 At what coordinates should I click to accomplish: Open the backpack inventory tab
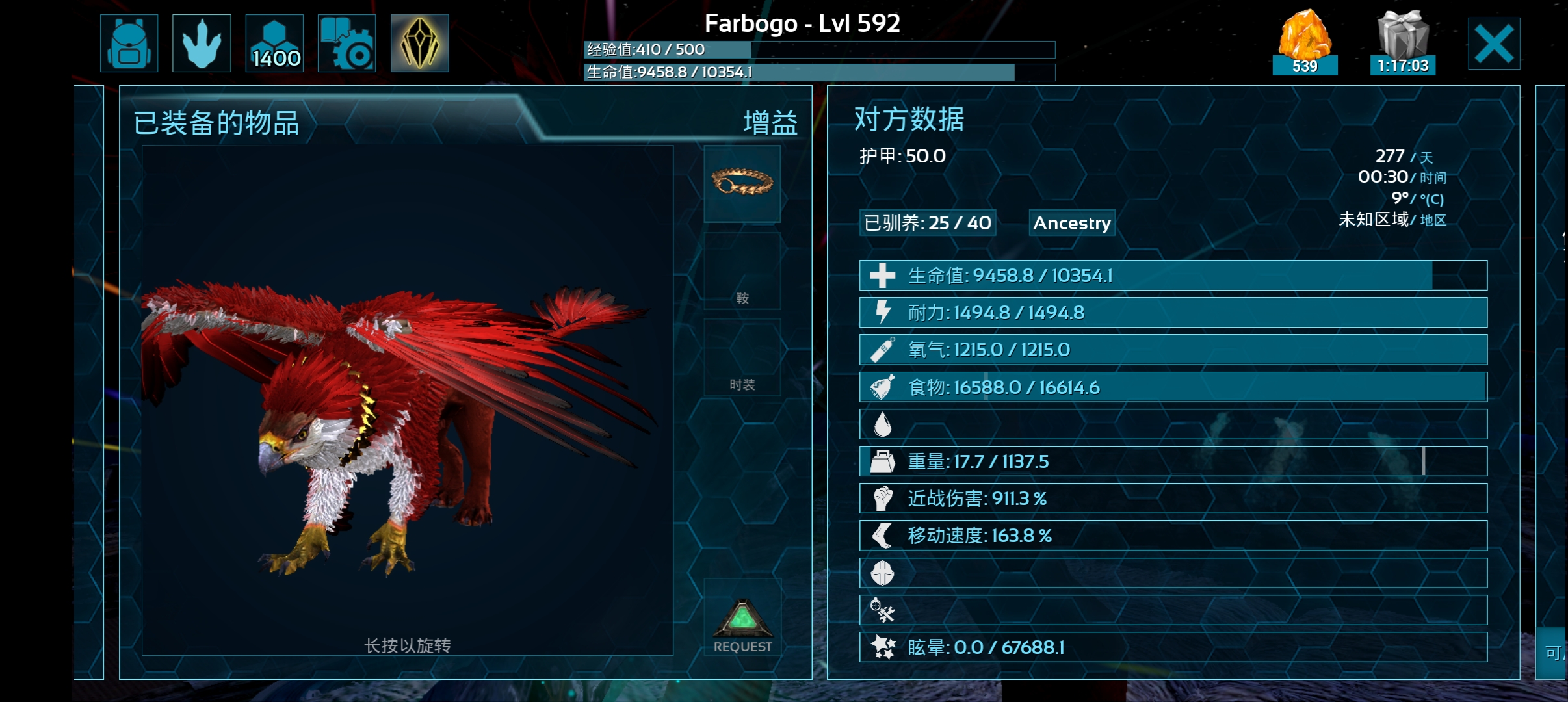(129, 44)
